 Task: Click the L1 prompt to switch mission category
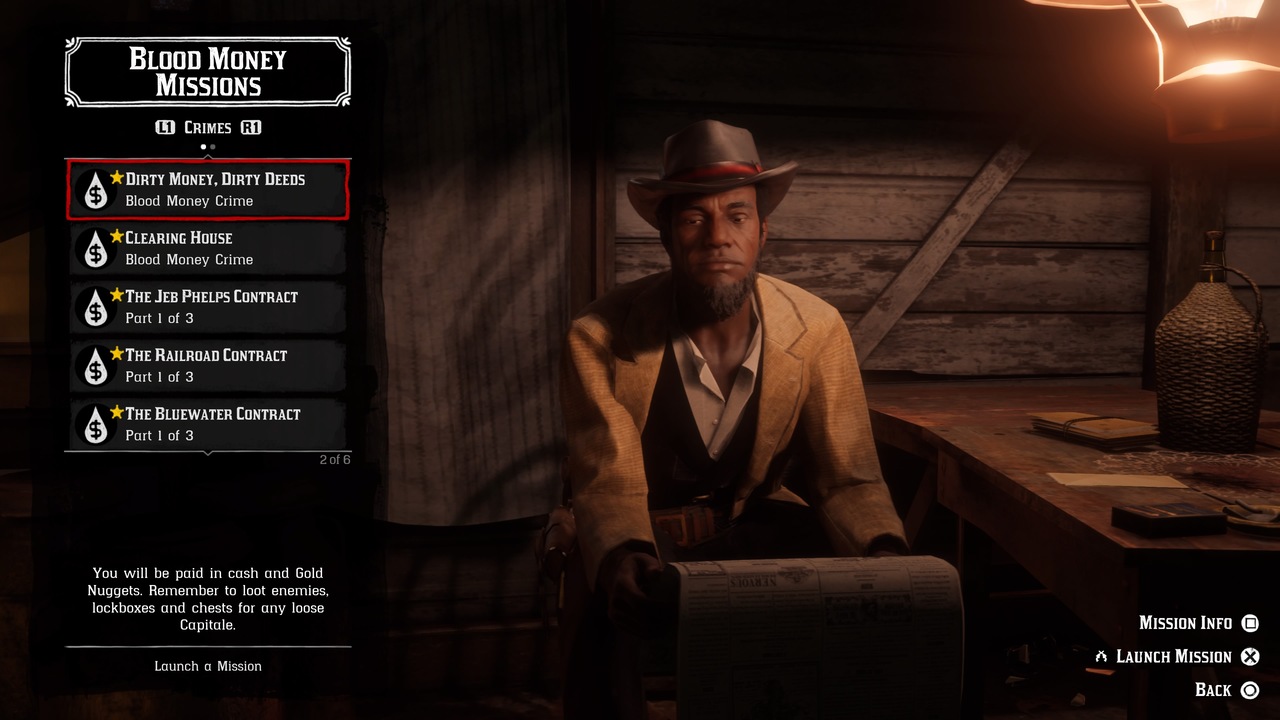tap(166, 127)
